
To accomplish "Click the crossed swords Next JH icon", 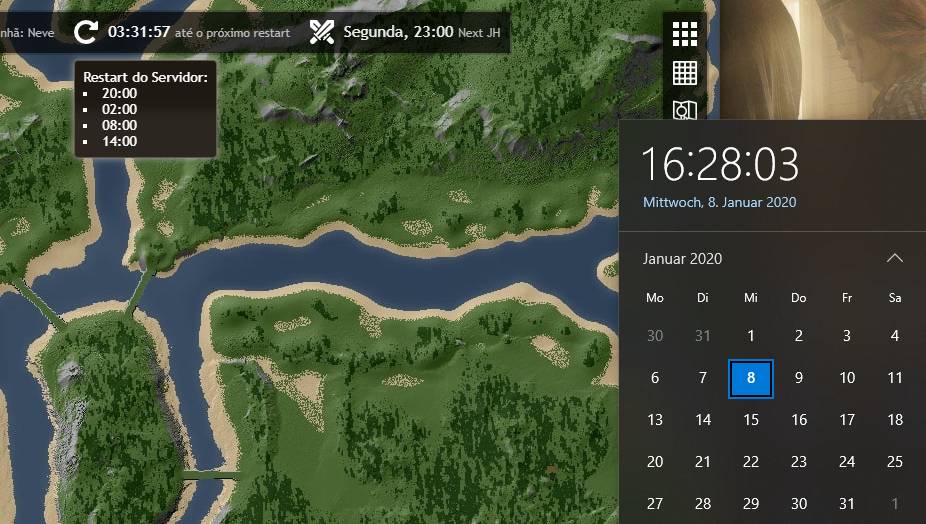I will (x=321, y=32).
